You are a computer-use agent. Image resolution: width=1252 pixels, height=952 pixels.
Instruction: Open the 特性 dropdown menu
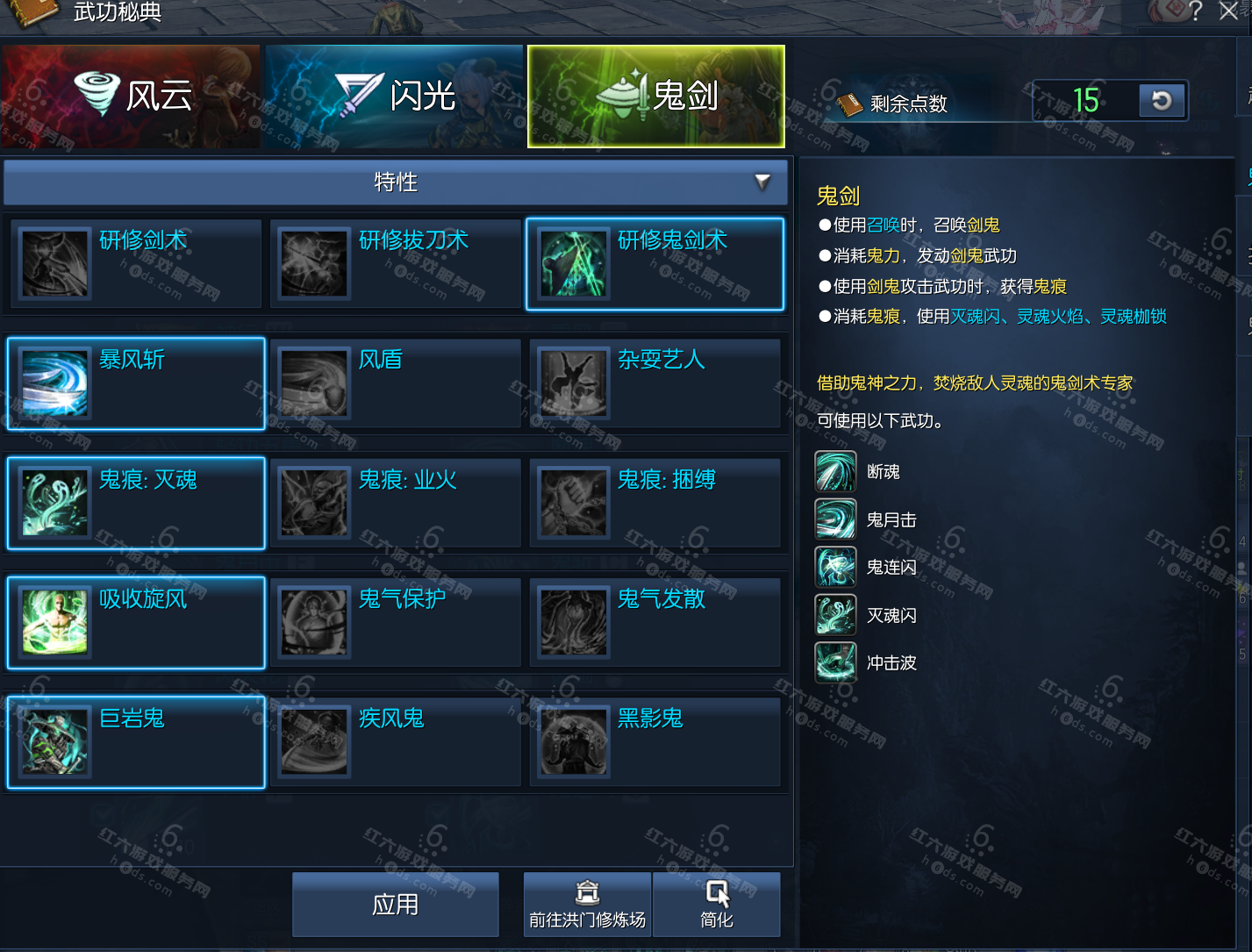click(x=395, y=183)
